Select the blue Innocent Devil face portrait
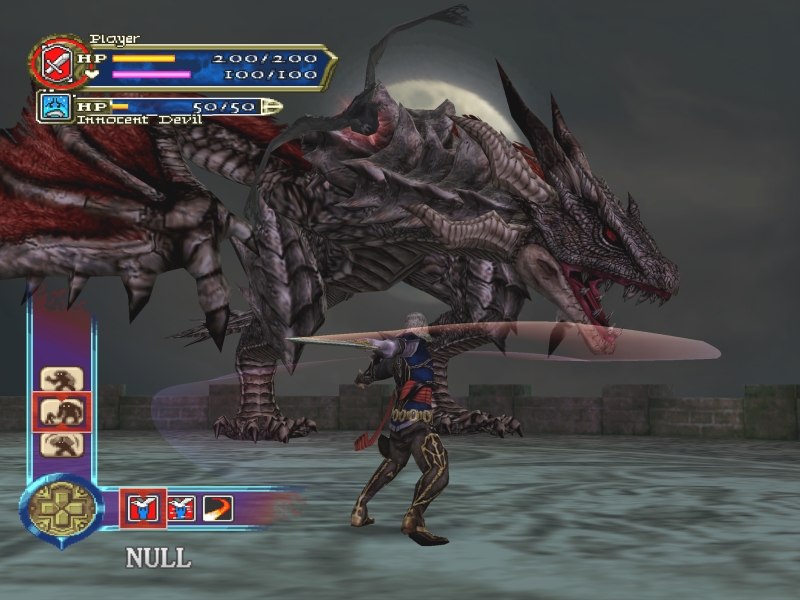The width and height of the screenshot is (800, 600). click(x=57, y=106)
